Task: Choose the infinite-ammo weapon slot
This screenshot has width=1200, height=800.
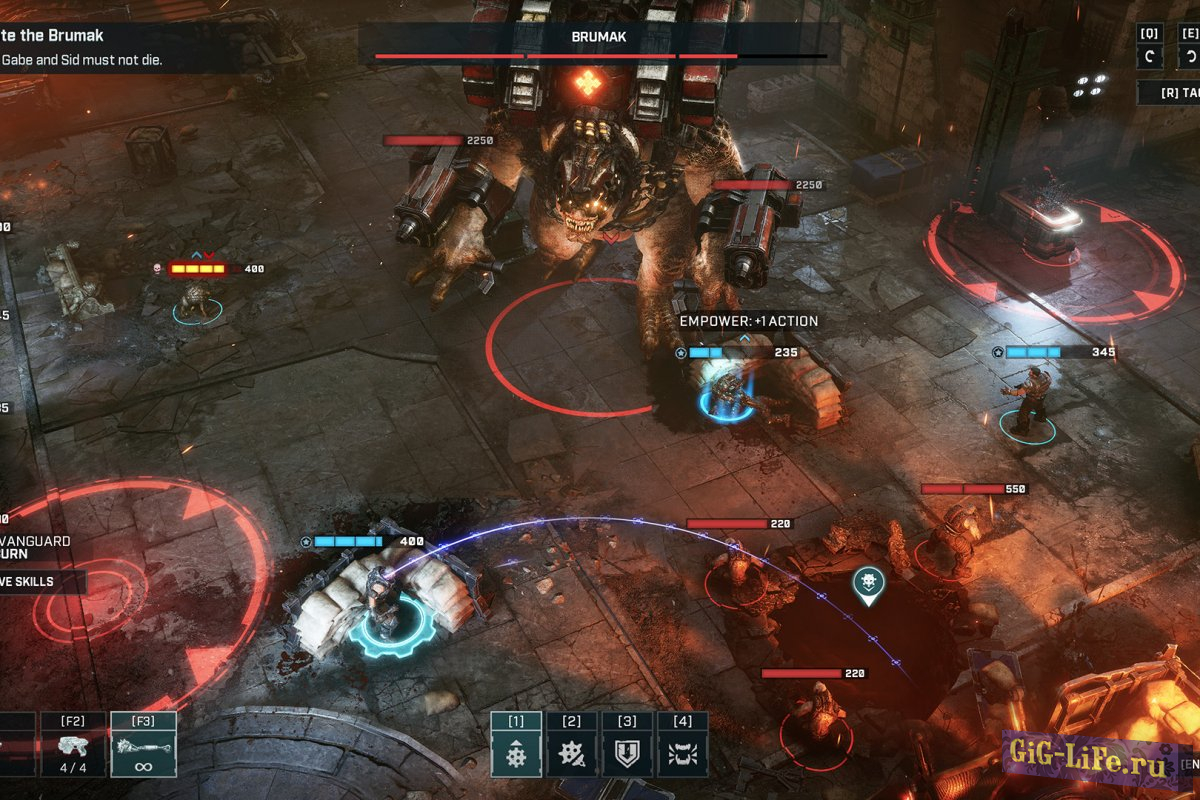Action: click(143, 746)
